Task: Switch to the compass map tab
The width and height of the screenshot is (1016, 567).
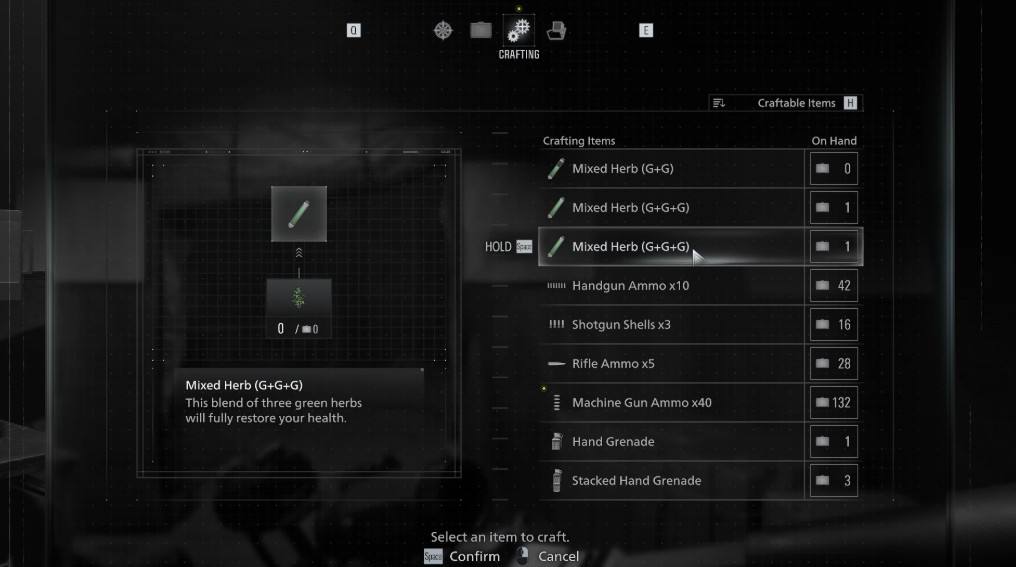Action: click(x=443, y=30)
